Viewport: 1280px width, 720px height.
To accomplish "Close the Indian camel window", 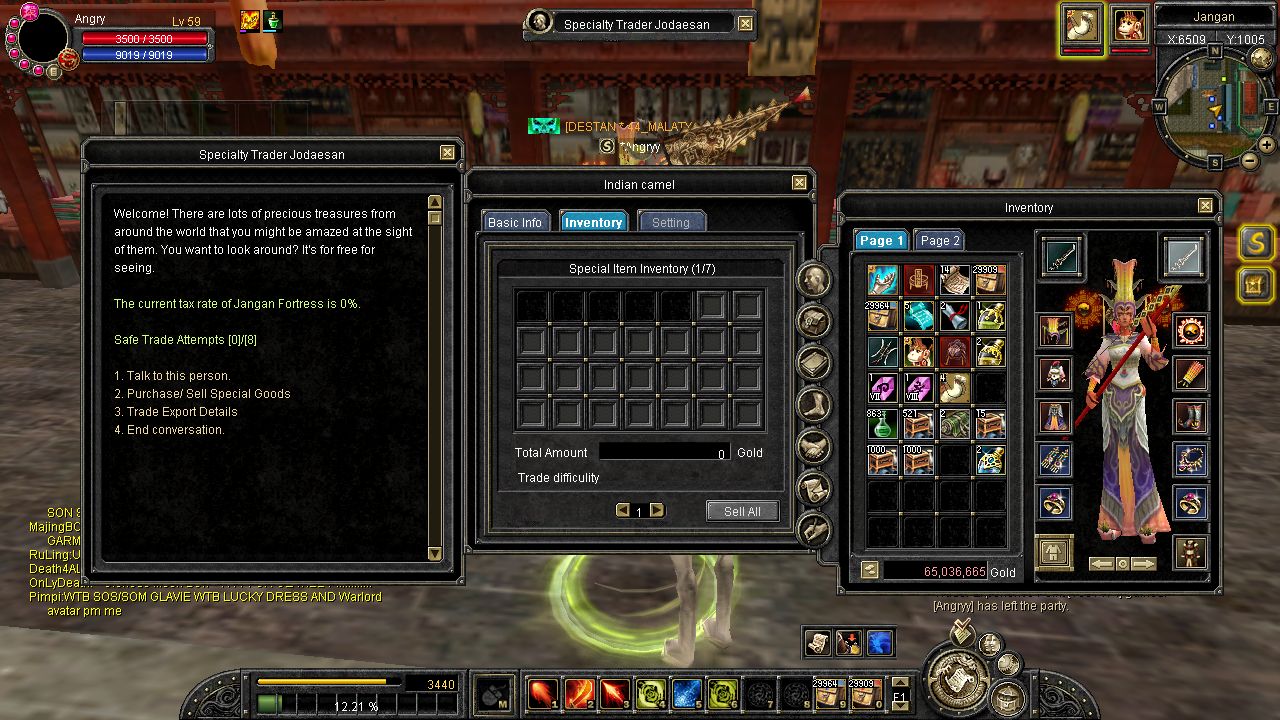I will coord(799,183).
